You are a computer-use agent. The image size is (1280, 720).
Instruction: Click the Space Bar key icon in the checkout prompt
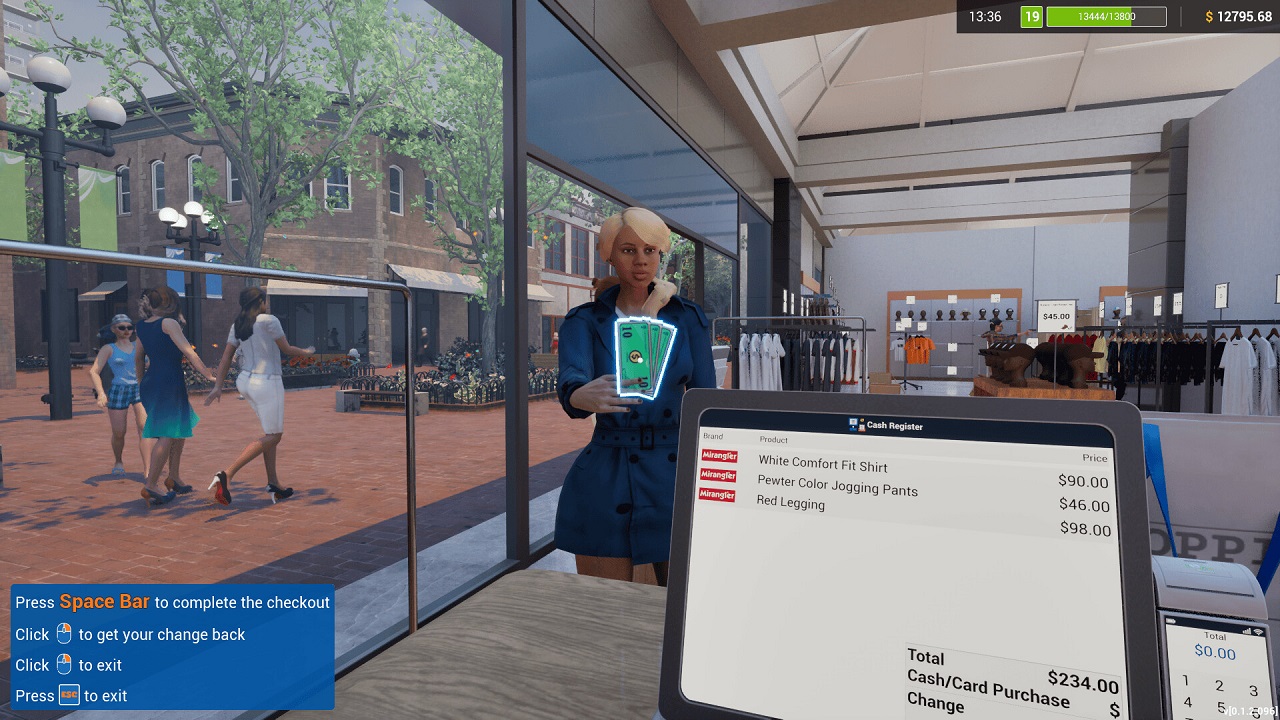point(105,601)
